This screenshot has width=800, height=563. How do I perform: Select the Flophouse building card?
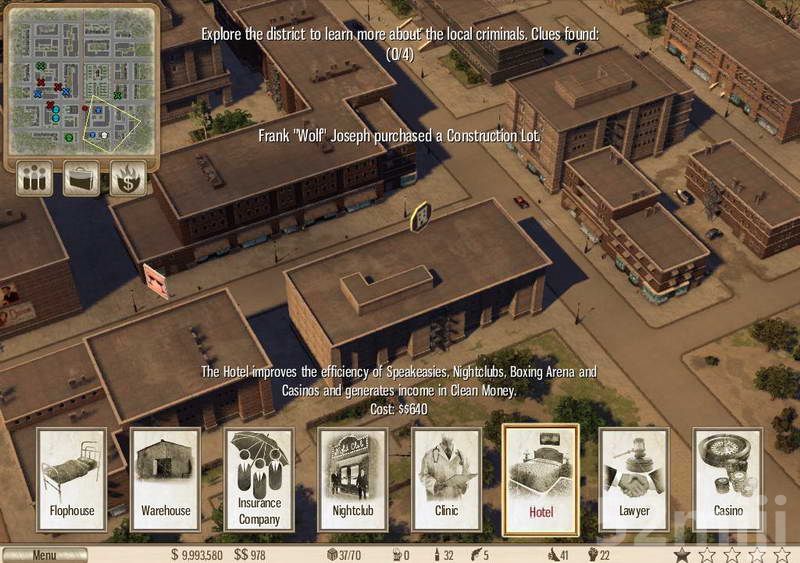[72, 479]
